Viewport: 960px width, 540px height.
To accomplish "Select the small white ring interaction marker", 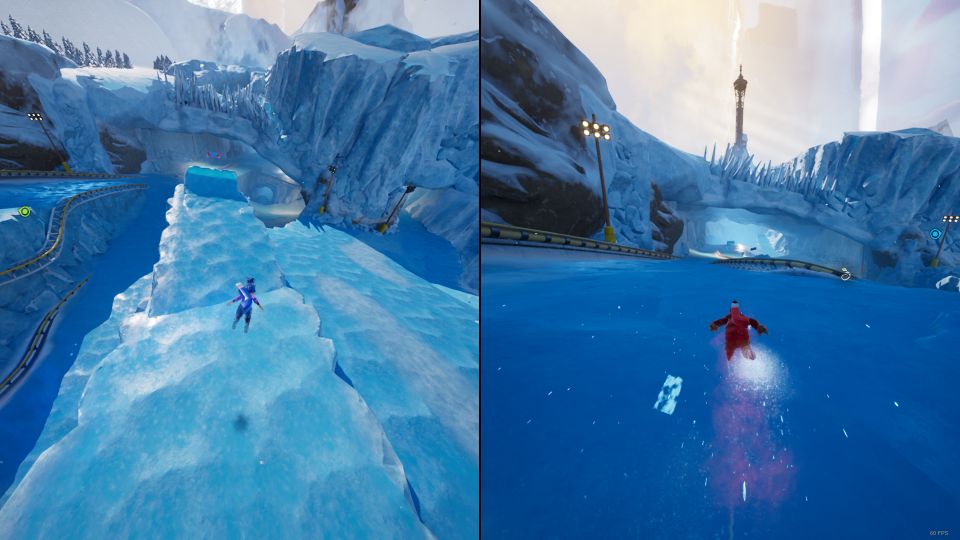I will click(845, 275).
